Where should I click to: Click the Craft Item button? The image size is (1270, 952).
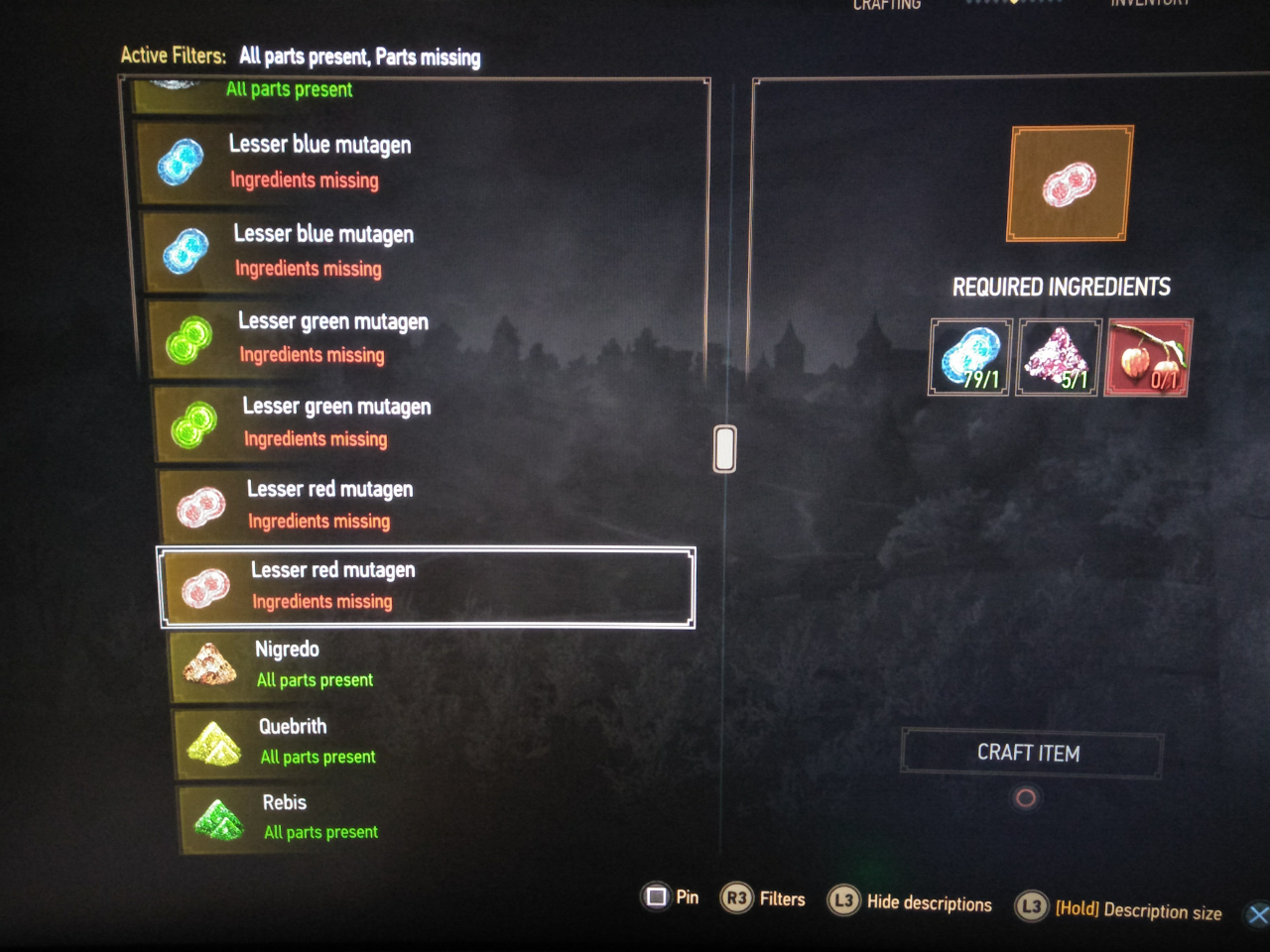tap(1030, 754)
